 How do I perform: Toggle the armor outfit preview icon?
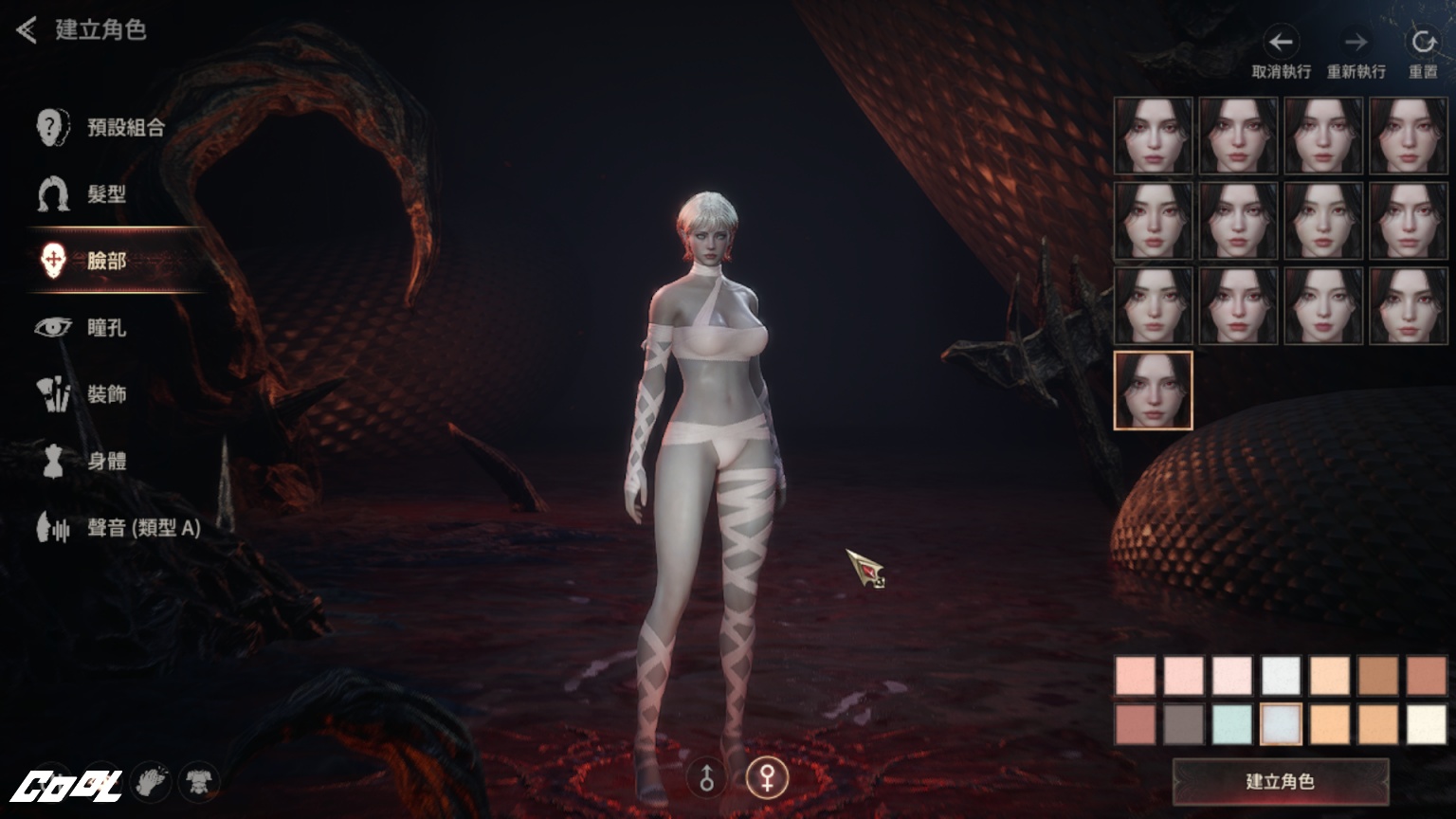point(199,782)
